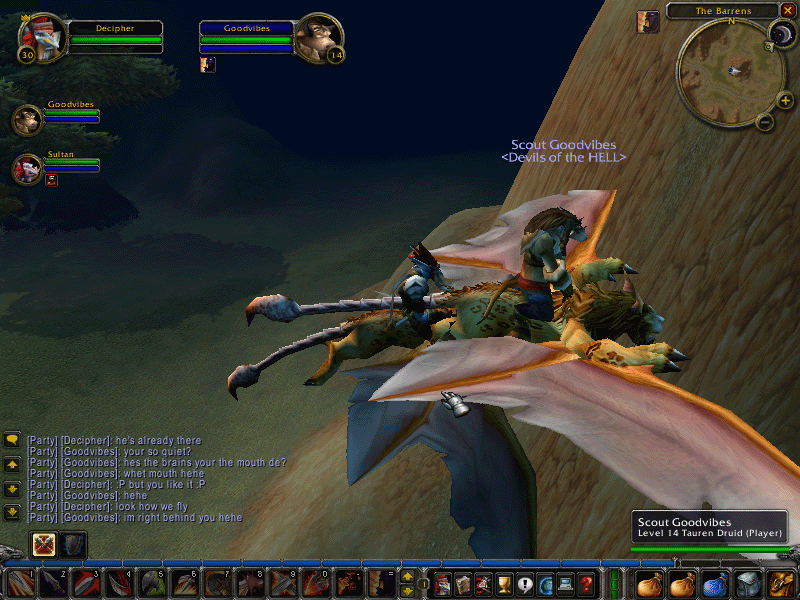Zoom out the minimap with minus button
The width and height of the screenshot is (800, 600).
[765, 123]
